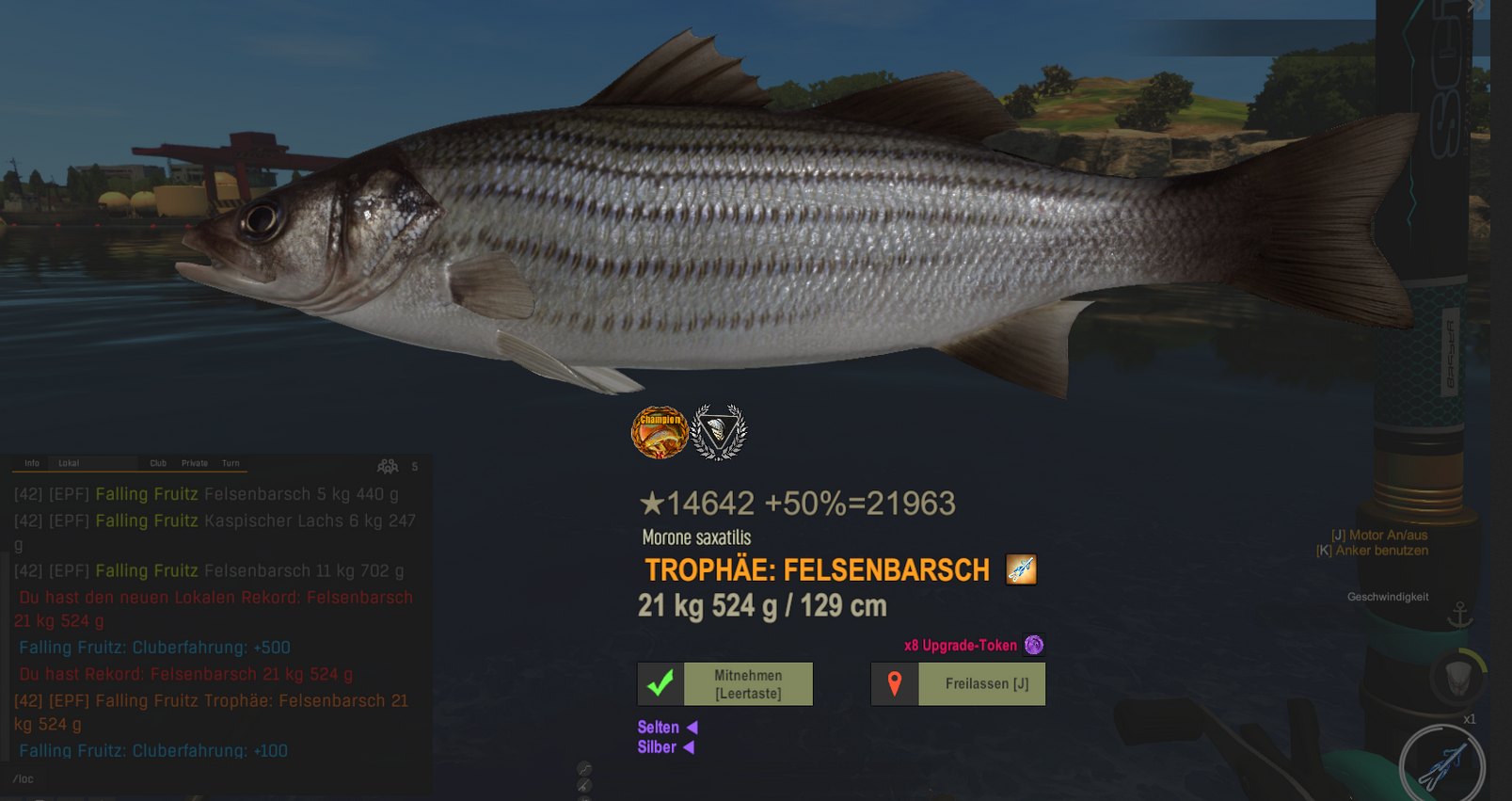Open the keepnet circle icon

(x=1457, y=677)
